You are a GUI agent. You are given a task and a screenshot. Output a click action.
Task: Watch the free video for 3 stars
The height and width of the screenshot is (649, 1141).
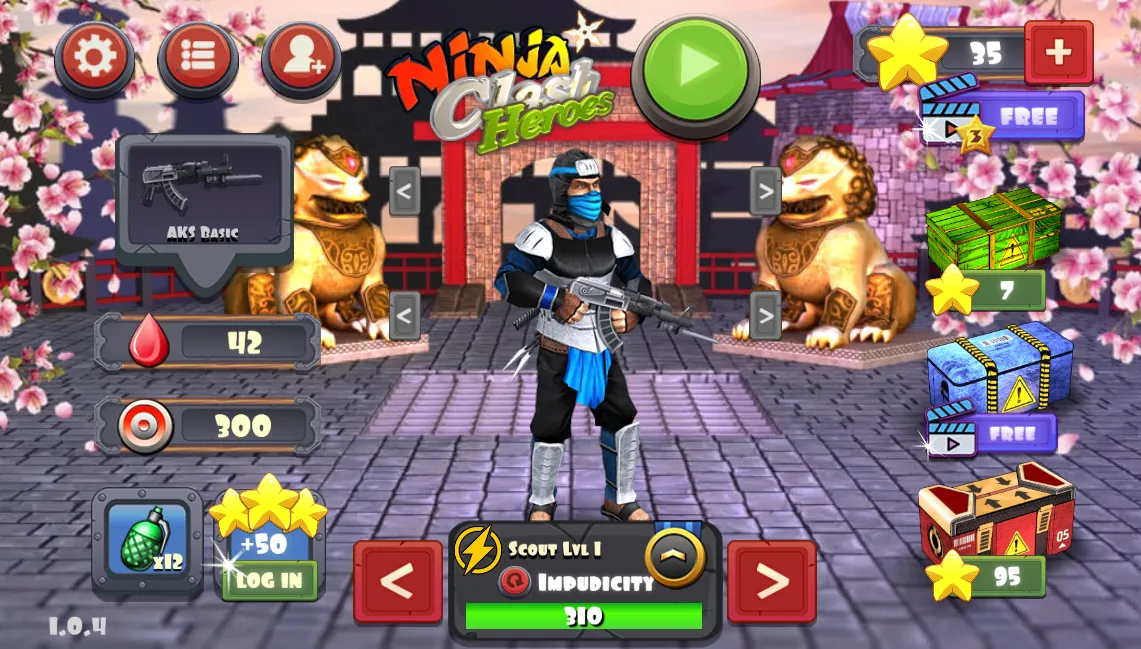tap(1002, 117)
